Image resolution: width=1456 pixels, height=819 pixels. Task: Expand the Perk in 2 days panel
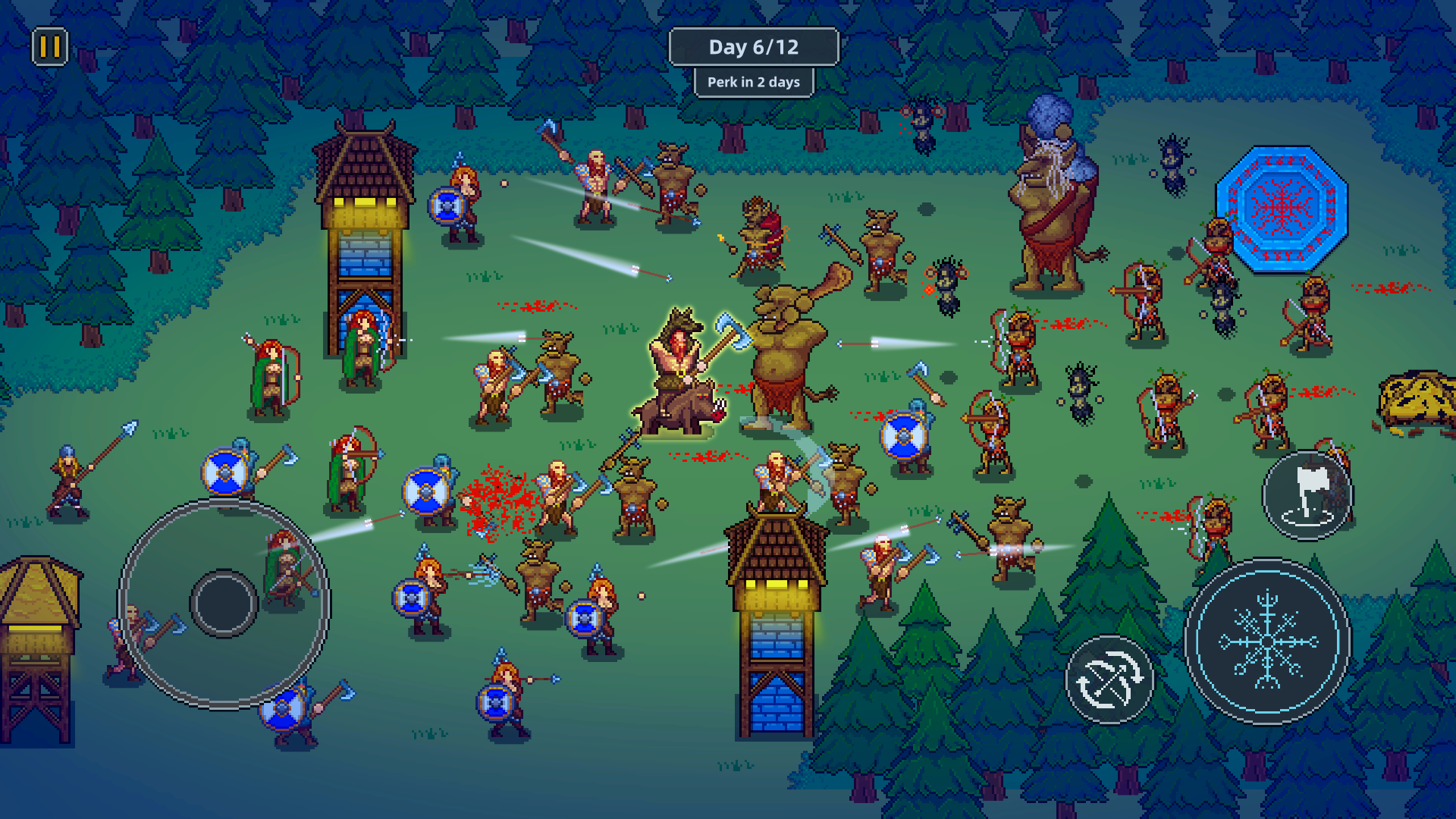754,82
